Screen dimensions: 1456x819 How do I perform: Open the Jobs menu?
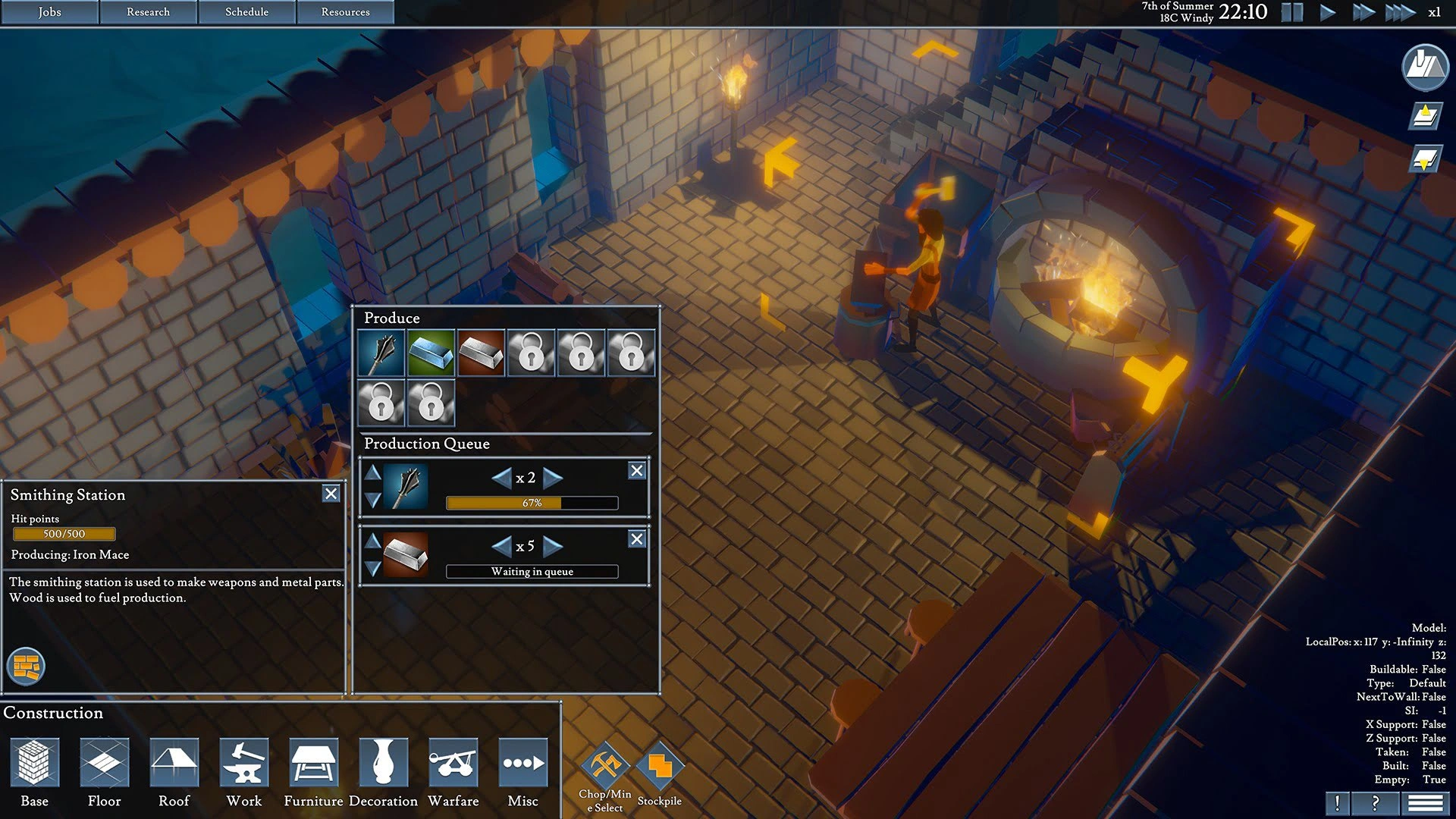(x=49, y=12)
